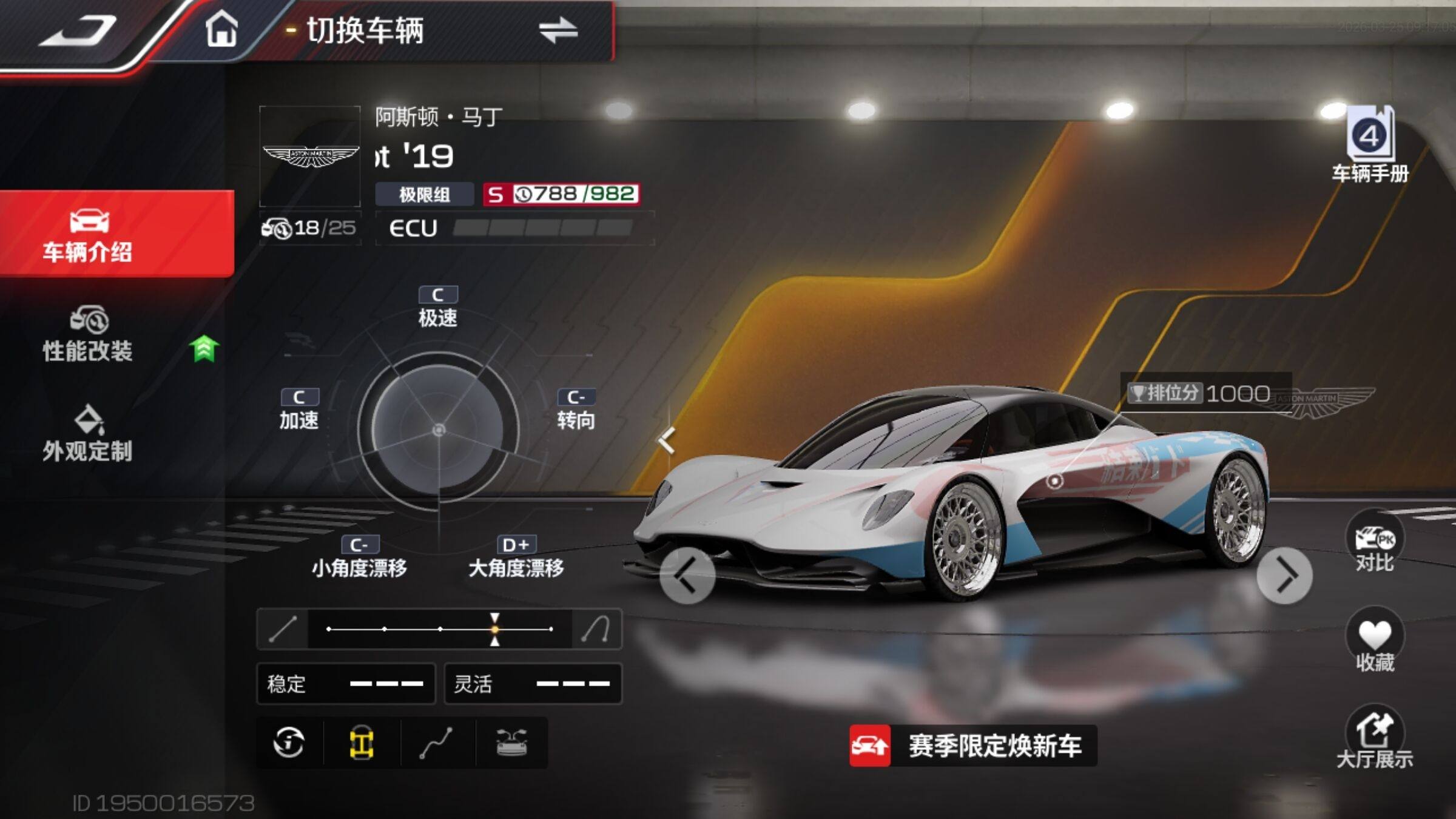Collapse the stats panel with the chevron

[667, 441]
